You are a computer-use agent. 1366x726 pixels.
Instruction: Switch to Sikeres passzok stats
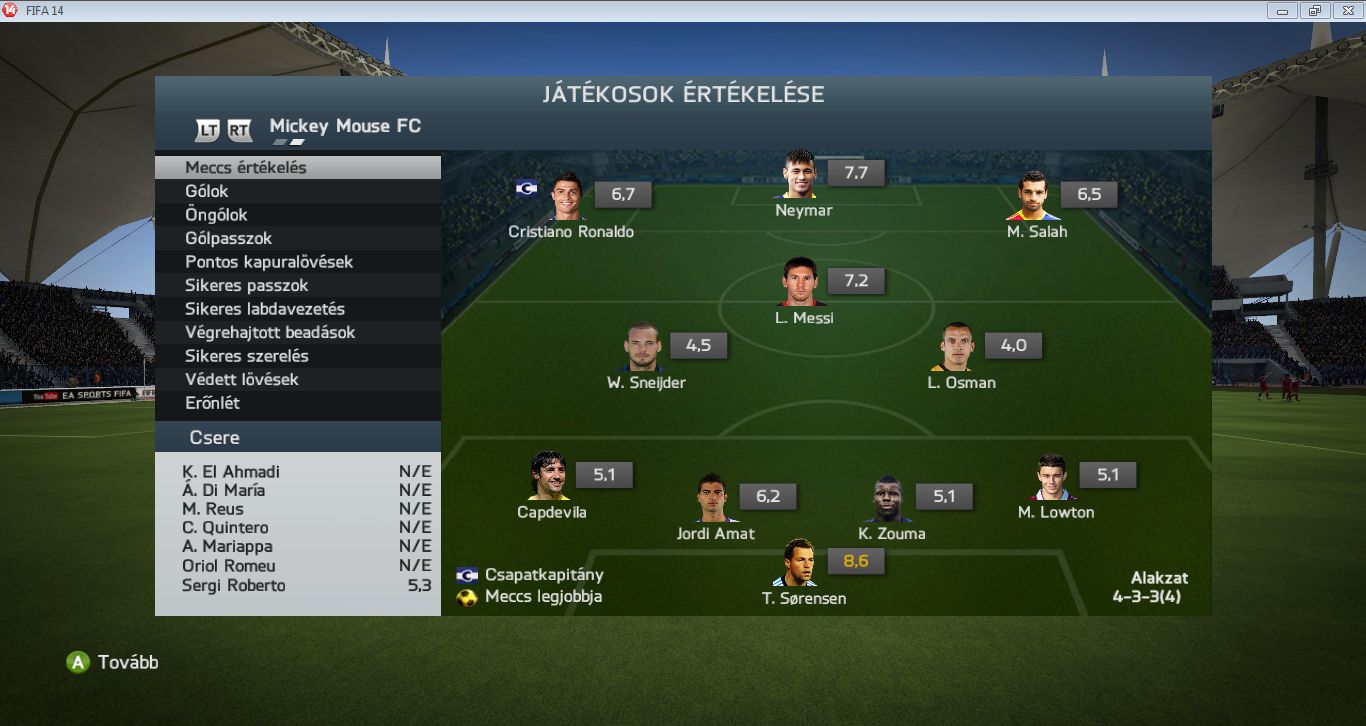pos(244,285)
